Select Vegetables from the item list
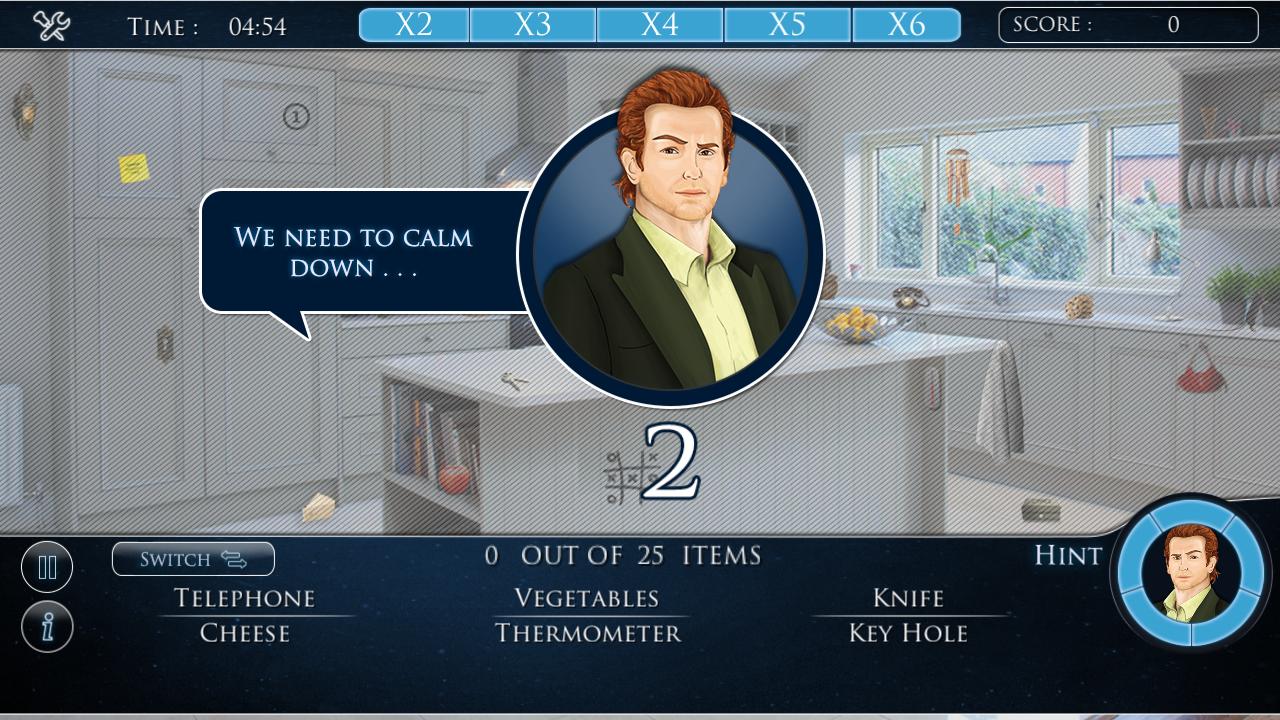Viewport: 1280px width, 720px height. (586, 598)
